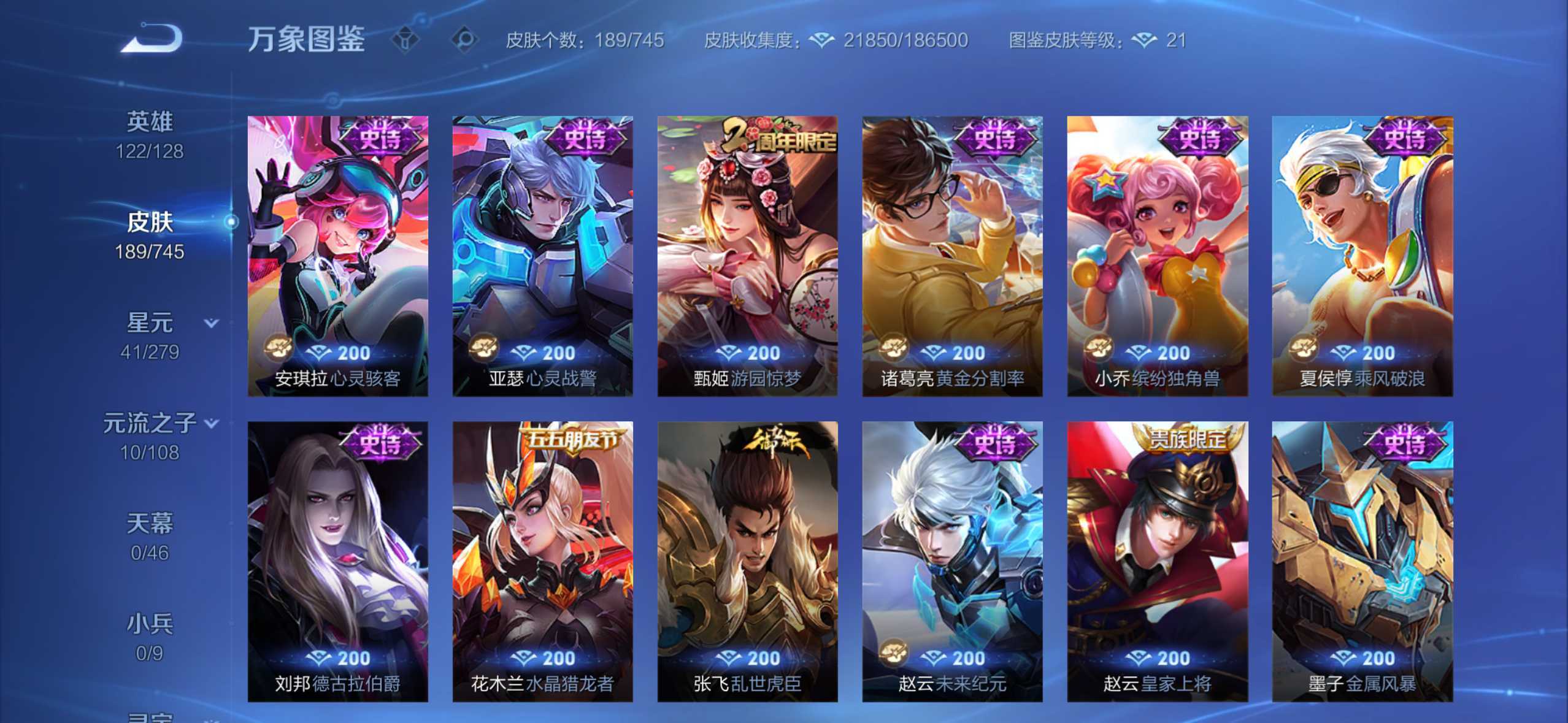
Task: Open the 星元 category tab
Action: click(x=150, y=335)
